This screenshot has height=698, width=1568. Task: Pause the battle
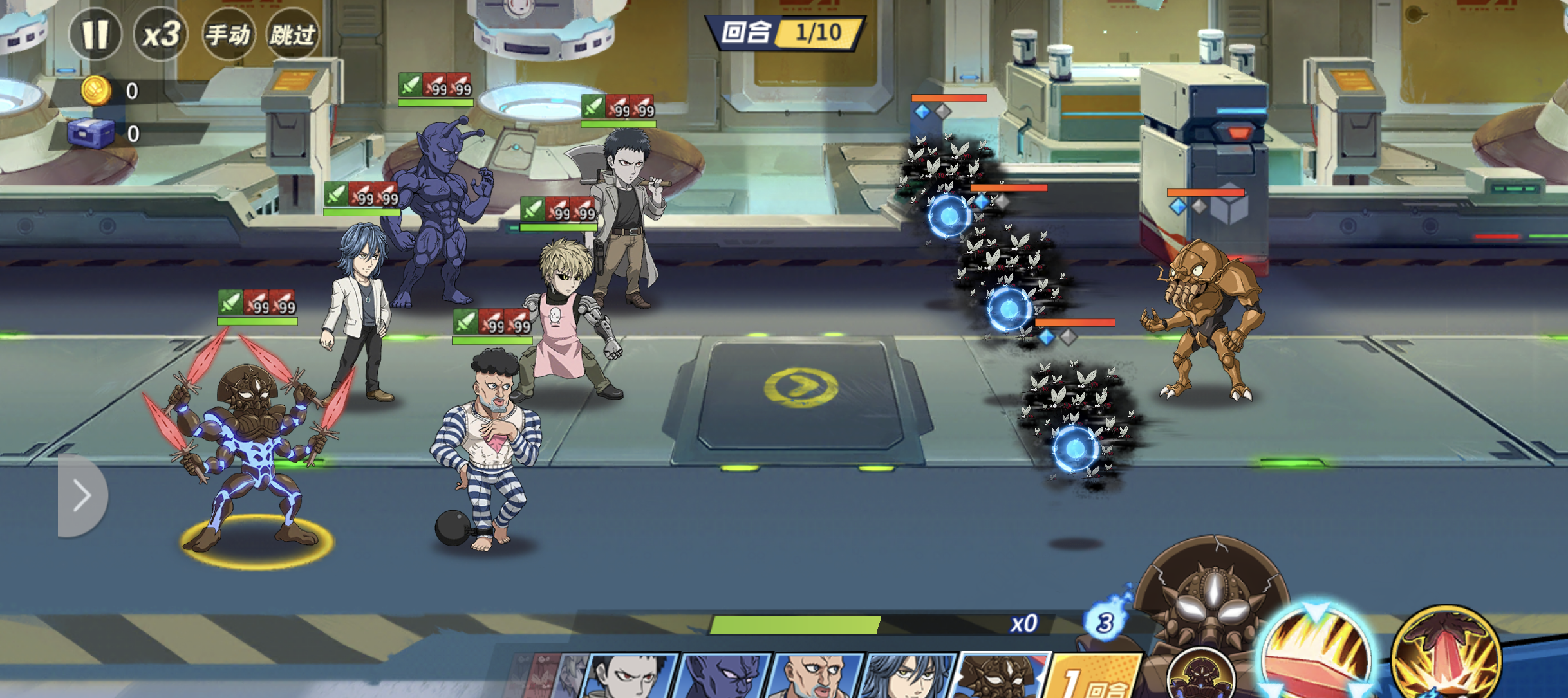[x=95, y=34]
